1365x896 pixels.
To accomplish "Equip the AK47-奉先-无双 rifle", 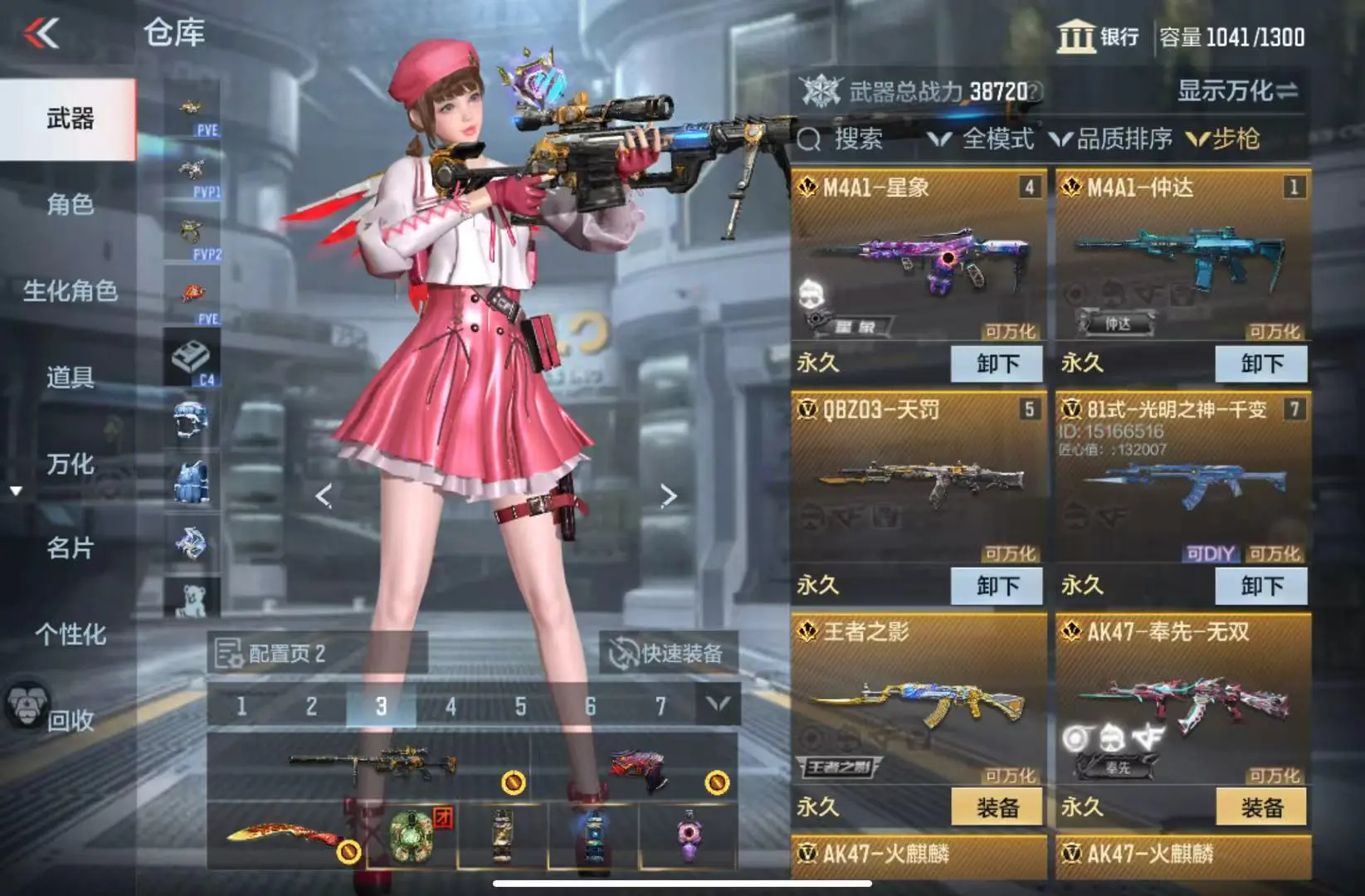I will pyautogui.click(x=1260, y=807).
